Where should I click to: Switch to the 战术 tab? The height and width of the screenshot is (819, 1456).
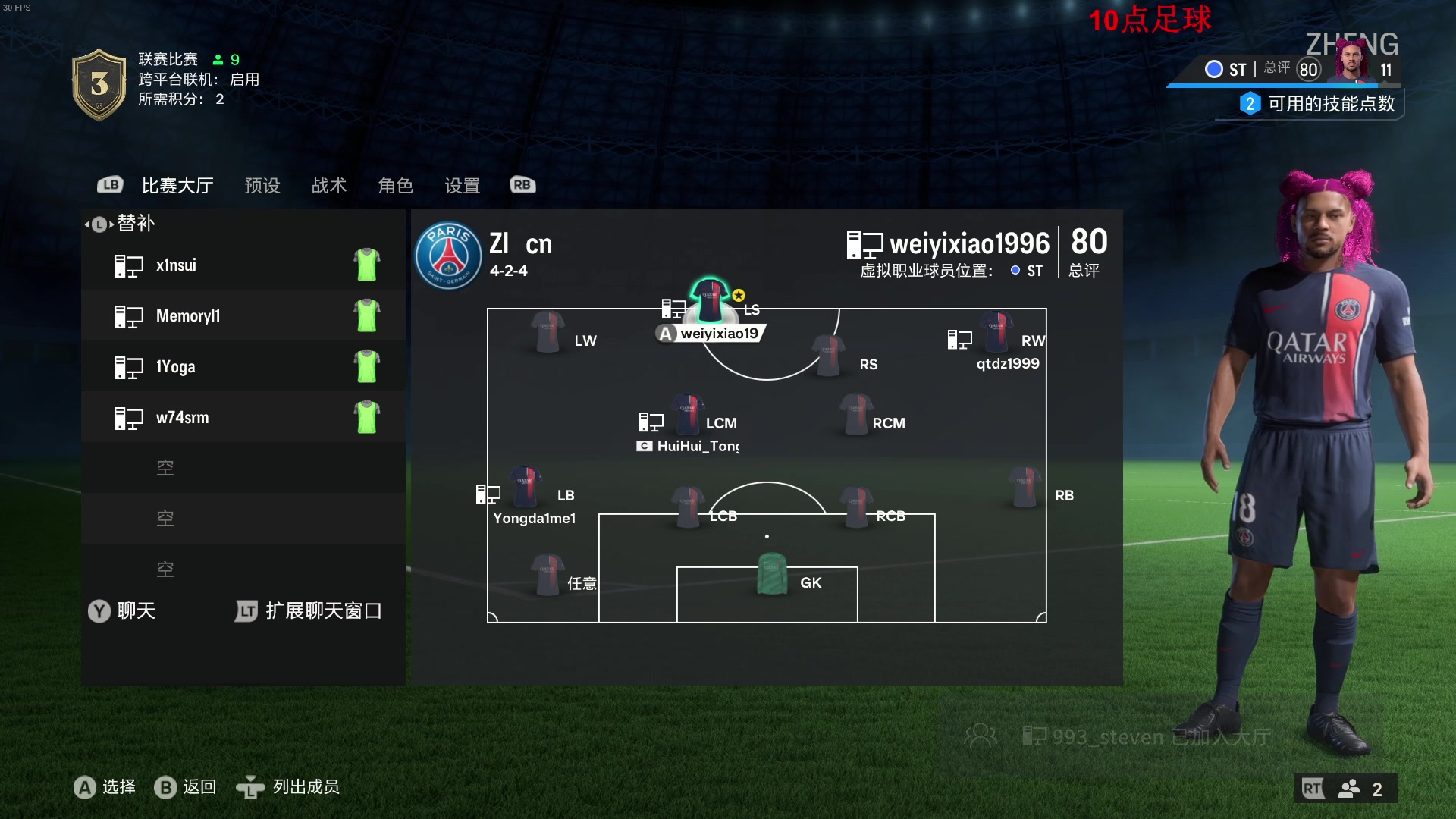329,186
